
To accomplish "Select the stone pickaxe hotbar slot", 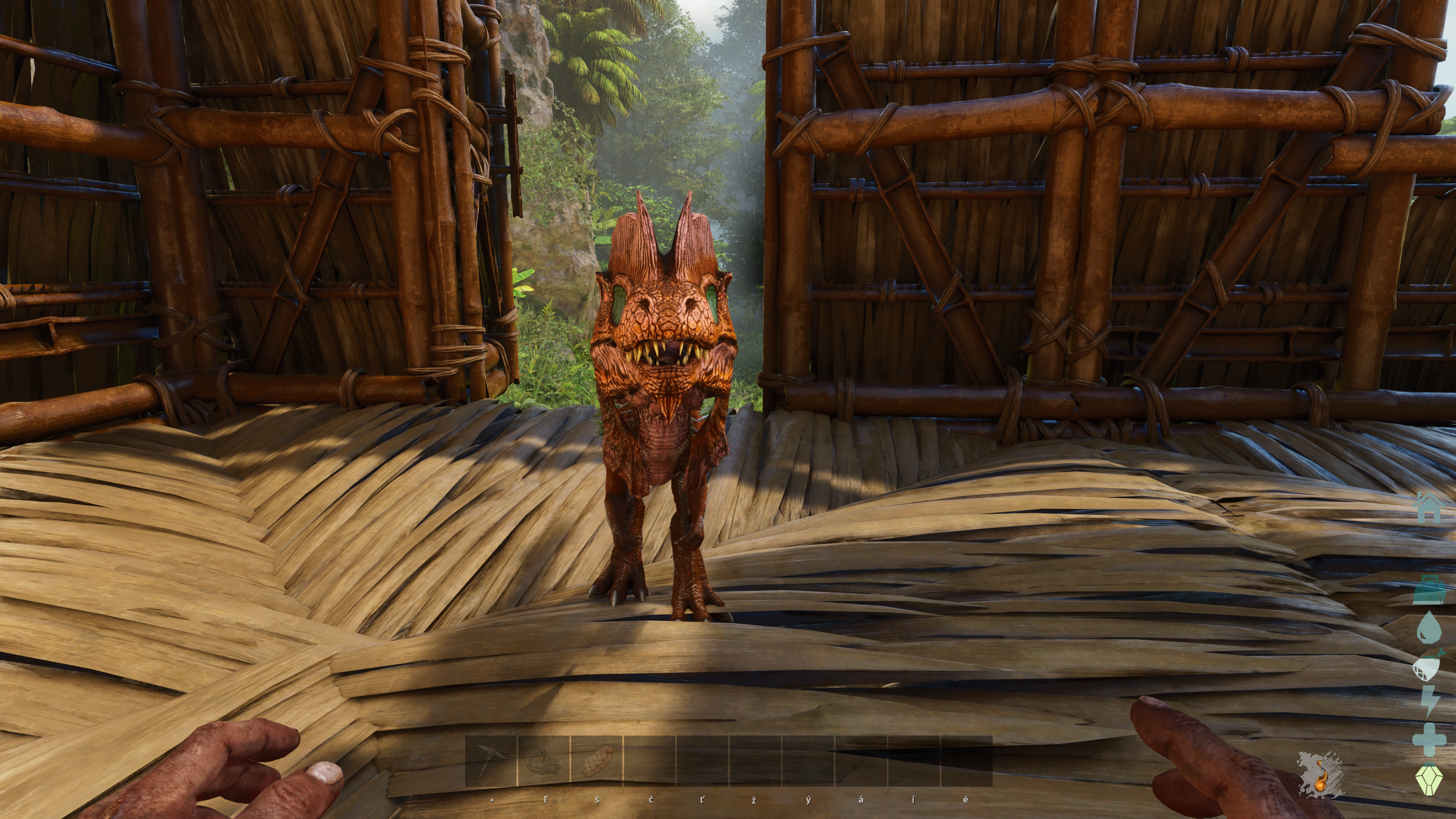I will point(491,760).
